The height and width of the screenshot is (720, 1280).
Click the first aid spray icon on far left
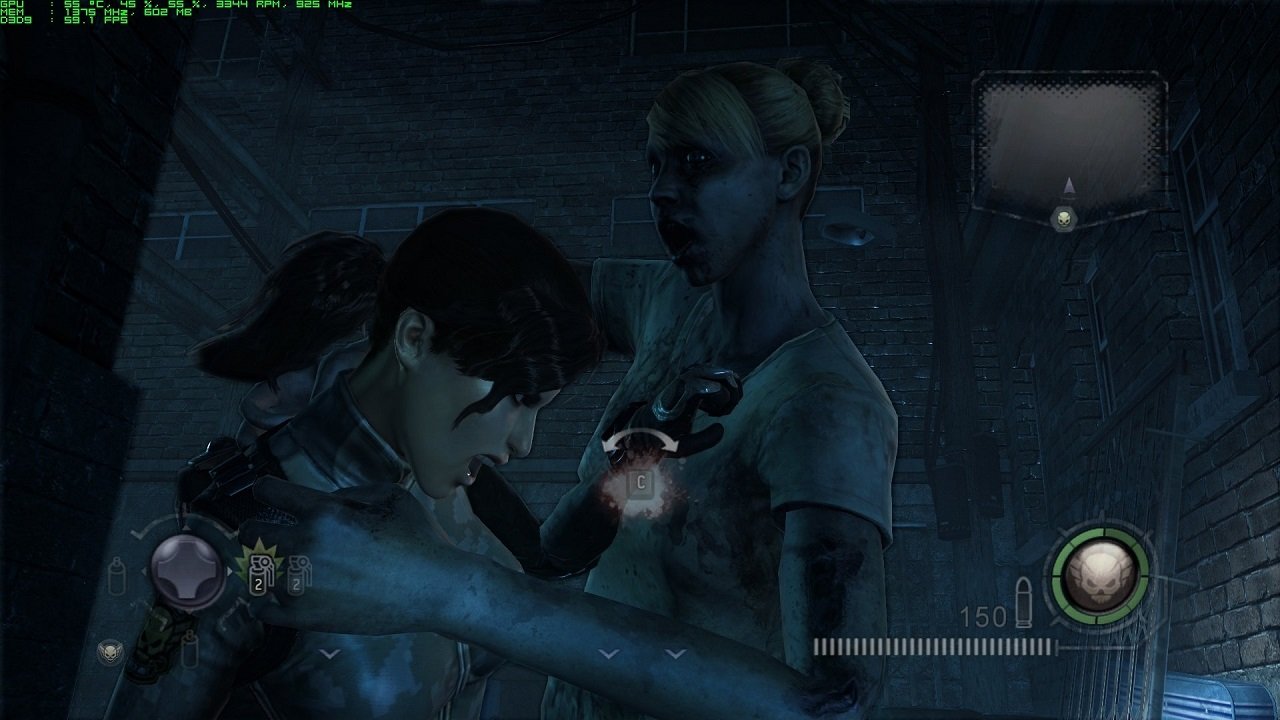tap(116, 575)
